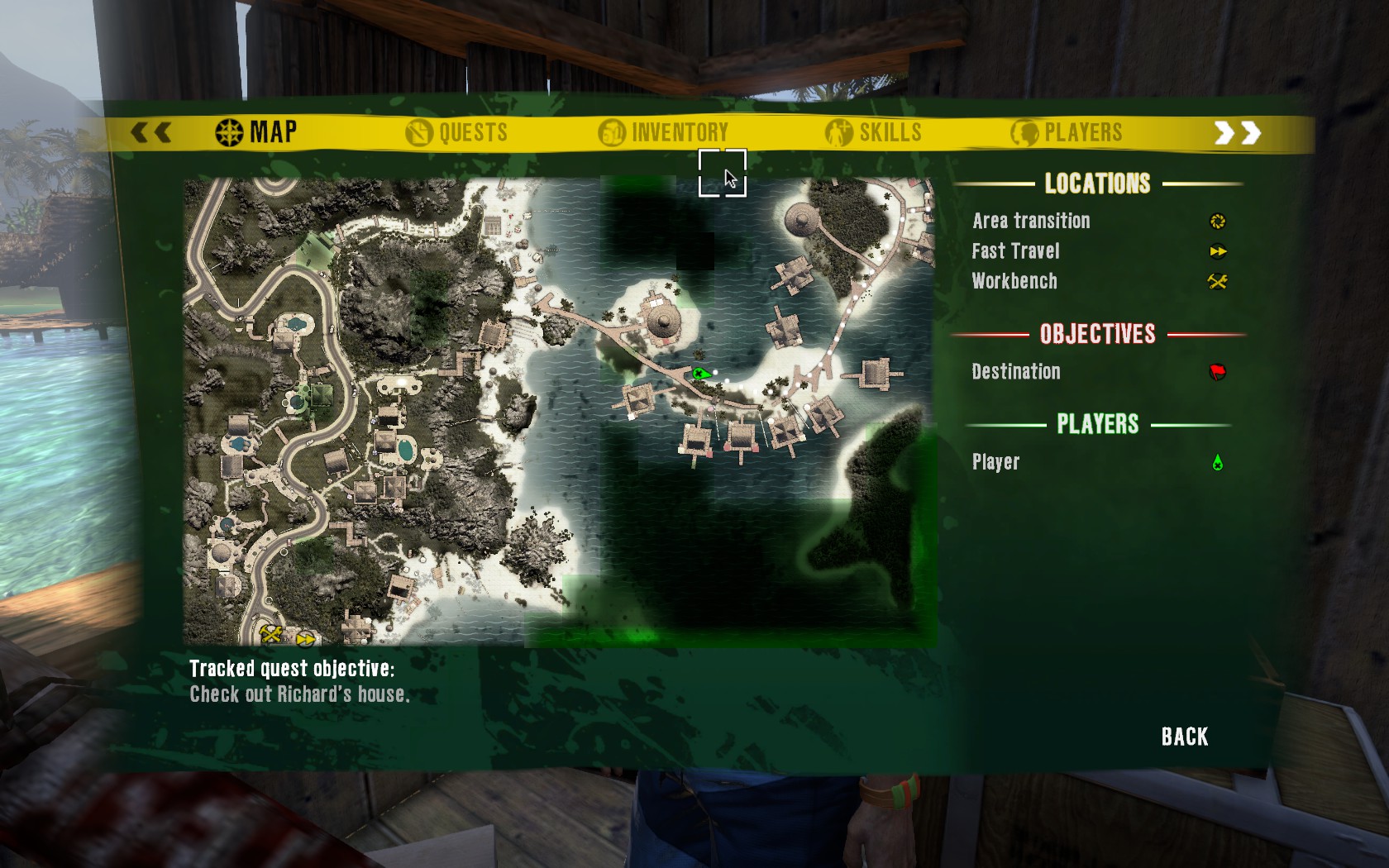Select the green Player marker icon
This screenshot has width=1389, height=868.
tap(1216, 461)
